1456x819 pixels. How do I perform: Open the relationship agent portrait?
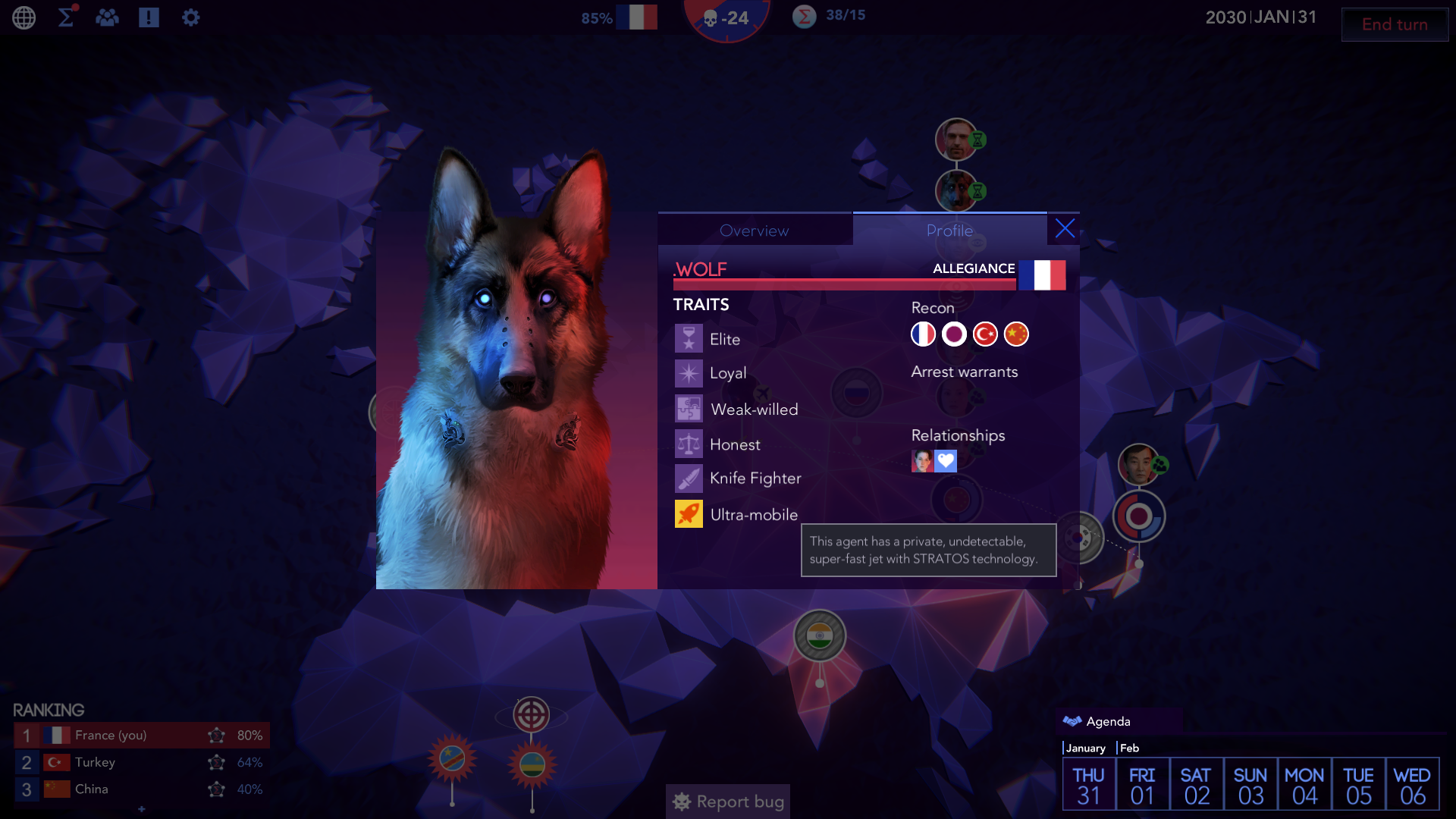point(922,461)
